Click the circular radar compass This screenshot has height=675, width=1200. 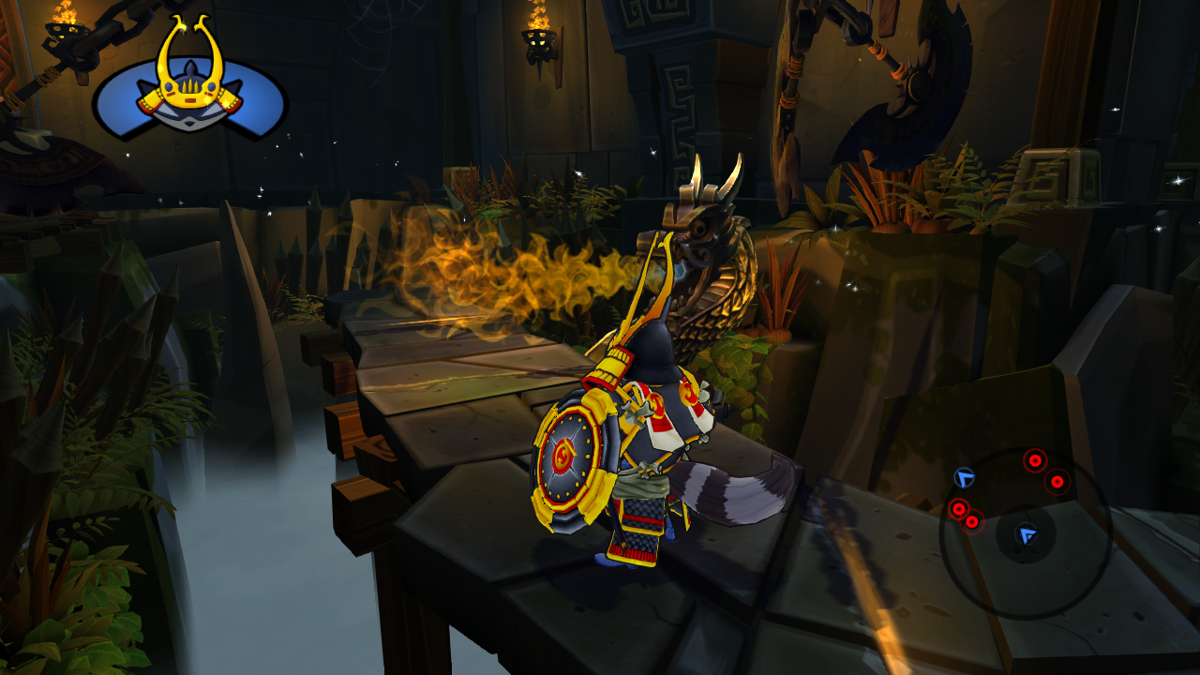click(x=1026, y=518)
